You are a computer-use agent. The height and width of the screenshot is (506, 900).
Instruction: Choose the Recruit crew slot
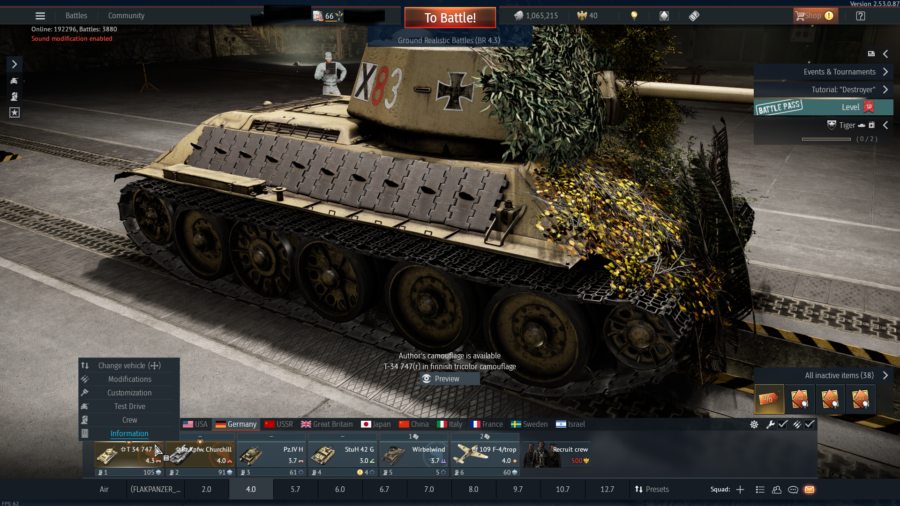pos(556,455)
